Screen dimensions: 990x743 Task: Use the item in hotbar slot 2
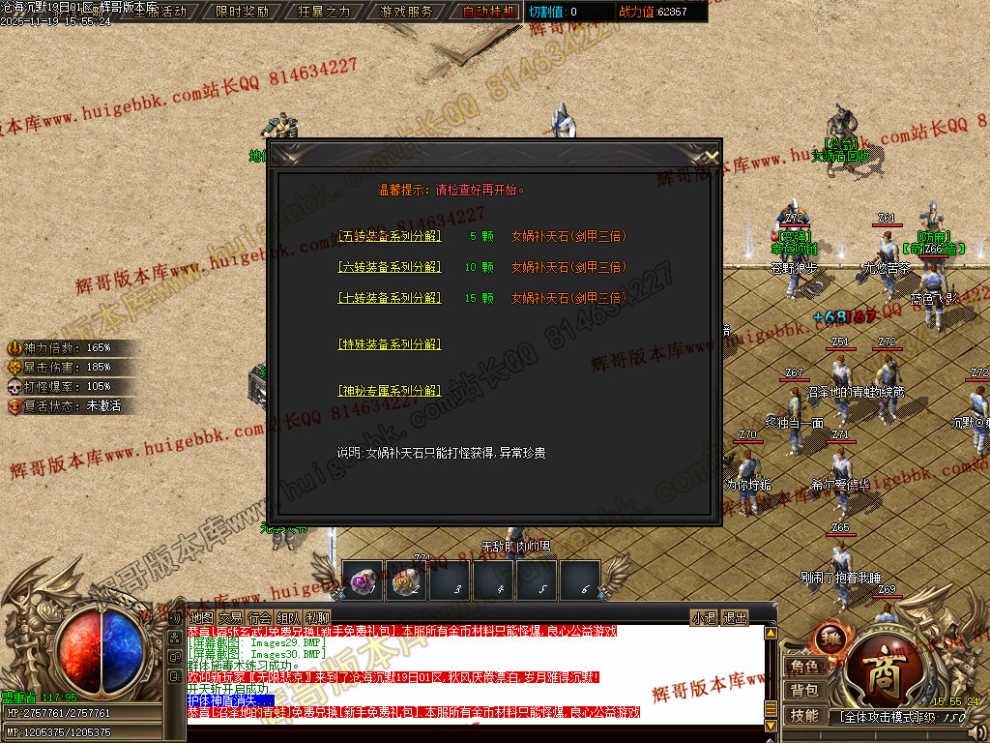click(x=406, y=579)
